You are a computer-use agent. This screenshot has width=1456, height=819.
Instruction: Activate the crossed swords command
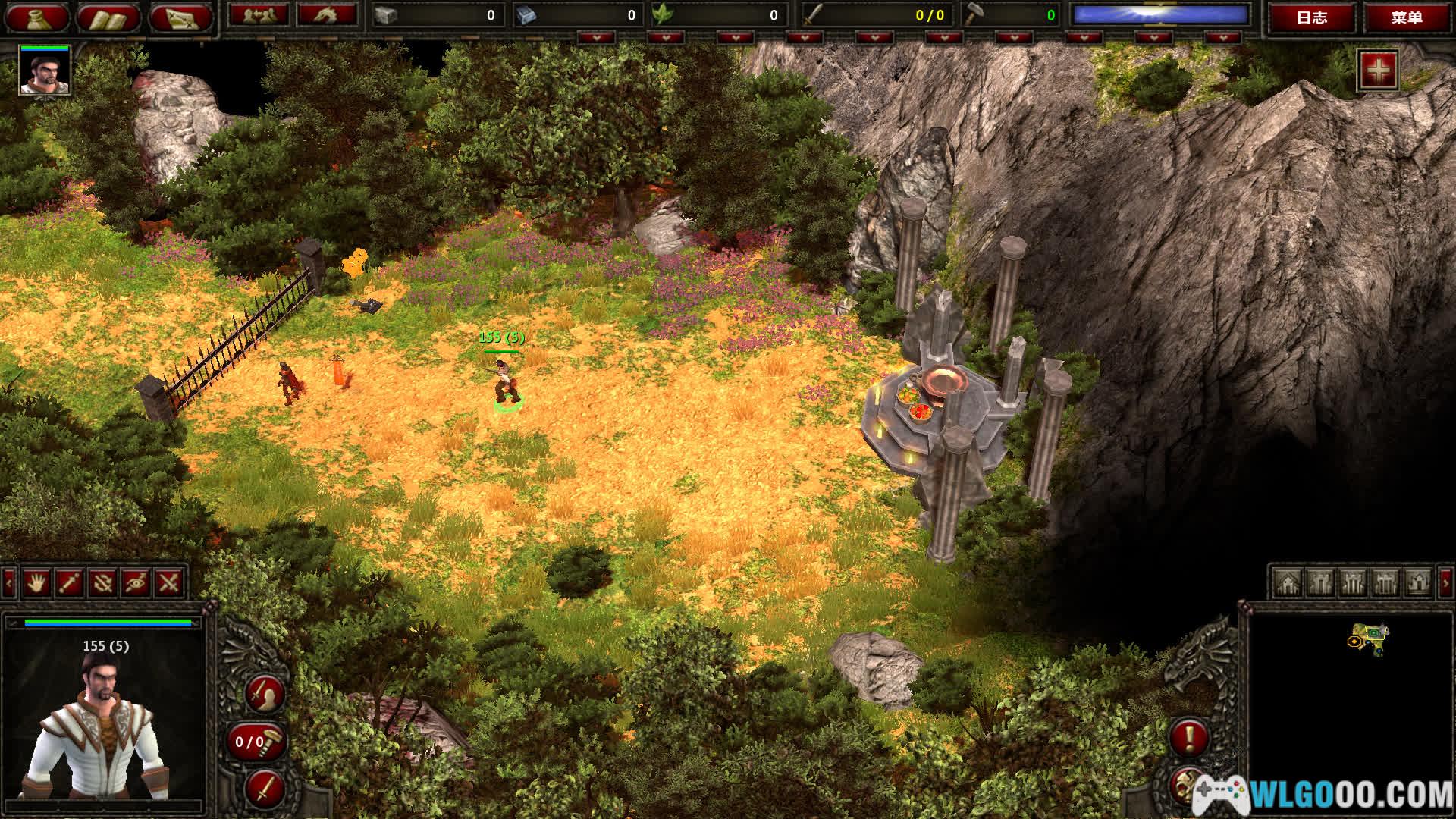(x=169, y=582)
